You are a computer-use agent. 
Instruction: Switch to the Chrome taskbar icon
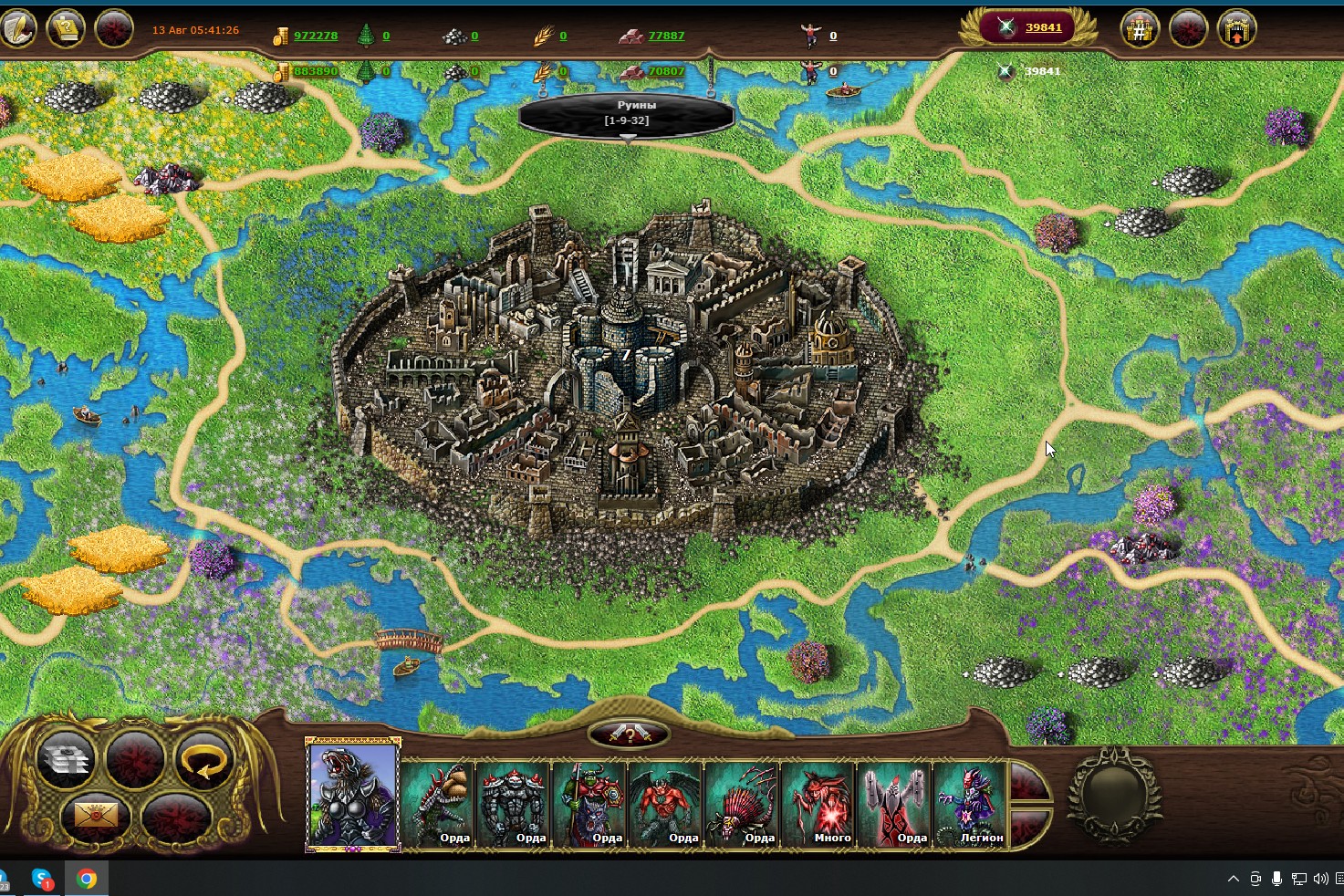pyautogui.click(x=87, y=879)
